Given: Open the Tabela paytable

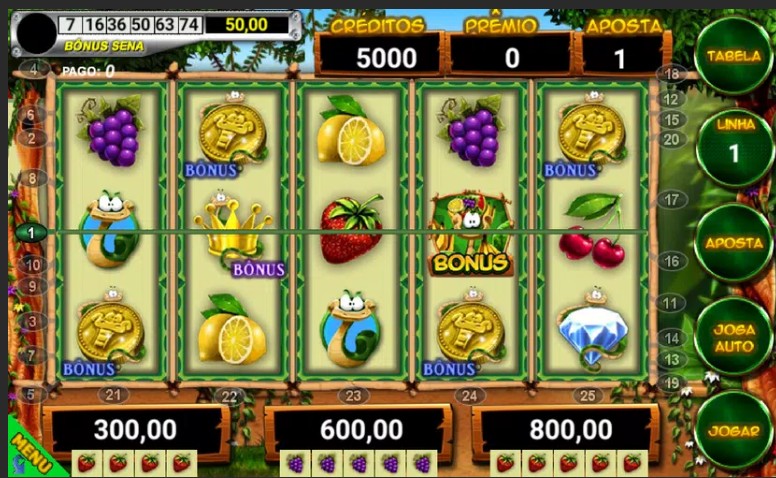Looking at the screenshot, I should tap(733, 56).
